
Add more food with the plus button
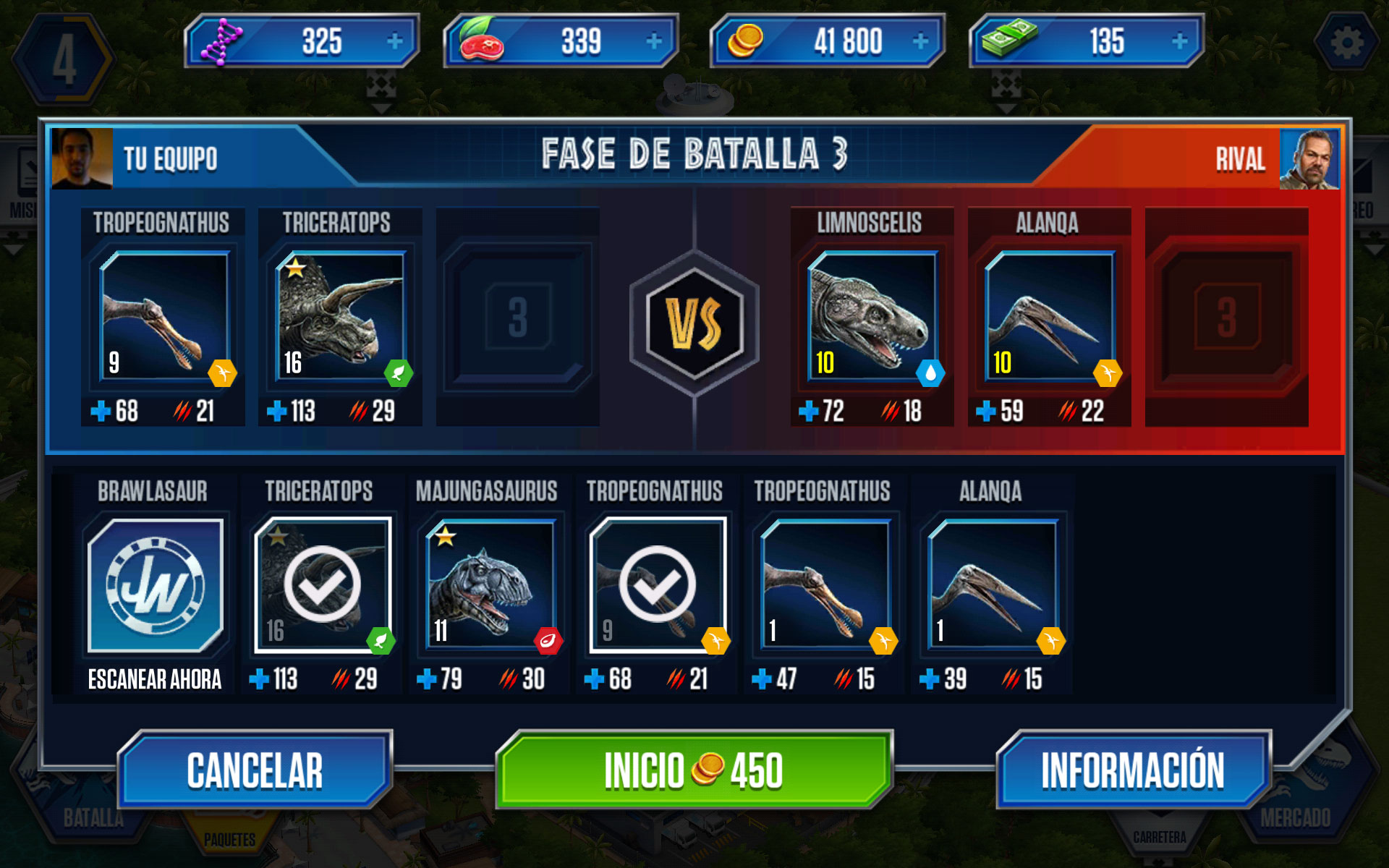(x=654, y=41)
